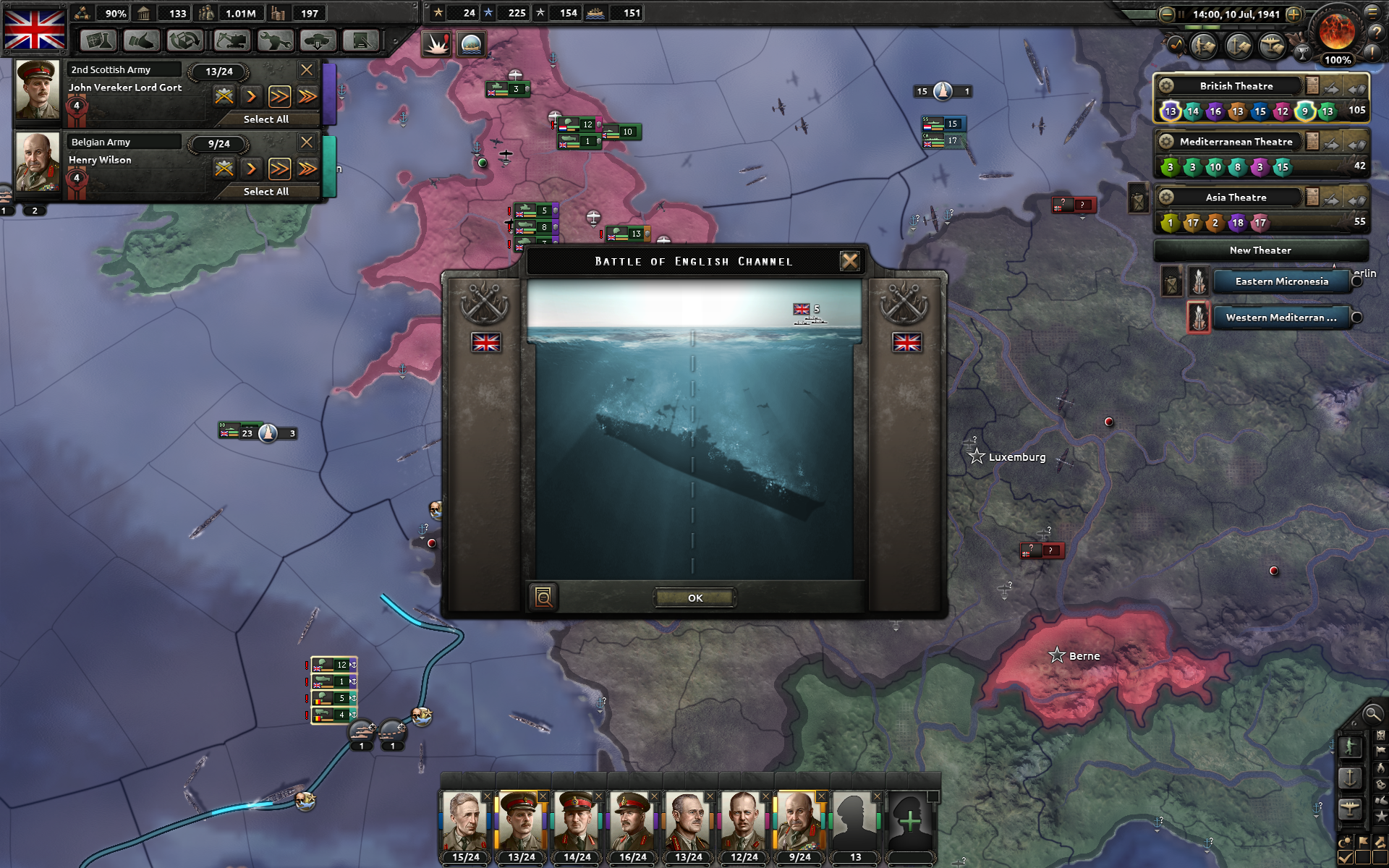Open the Research menu icon
1389x868 pixels.
pyautogui.click(x=99, y=41)
